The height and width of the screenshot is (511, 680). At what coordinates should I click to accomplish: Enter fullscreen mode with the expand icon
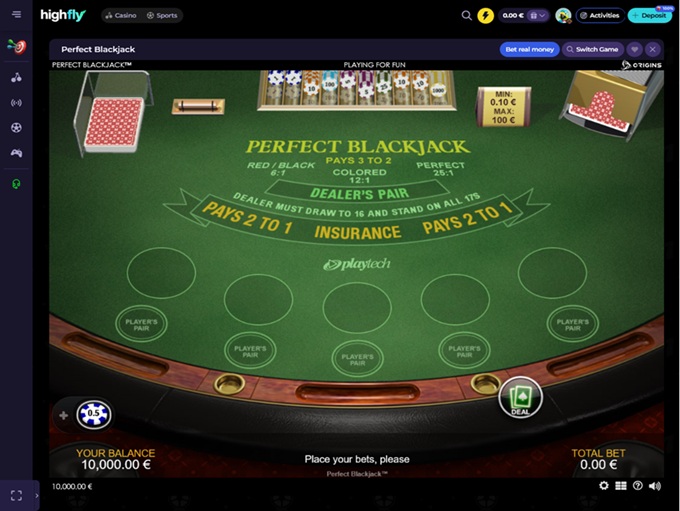tap(16, 495)
